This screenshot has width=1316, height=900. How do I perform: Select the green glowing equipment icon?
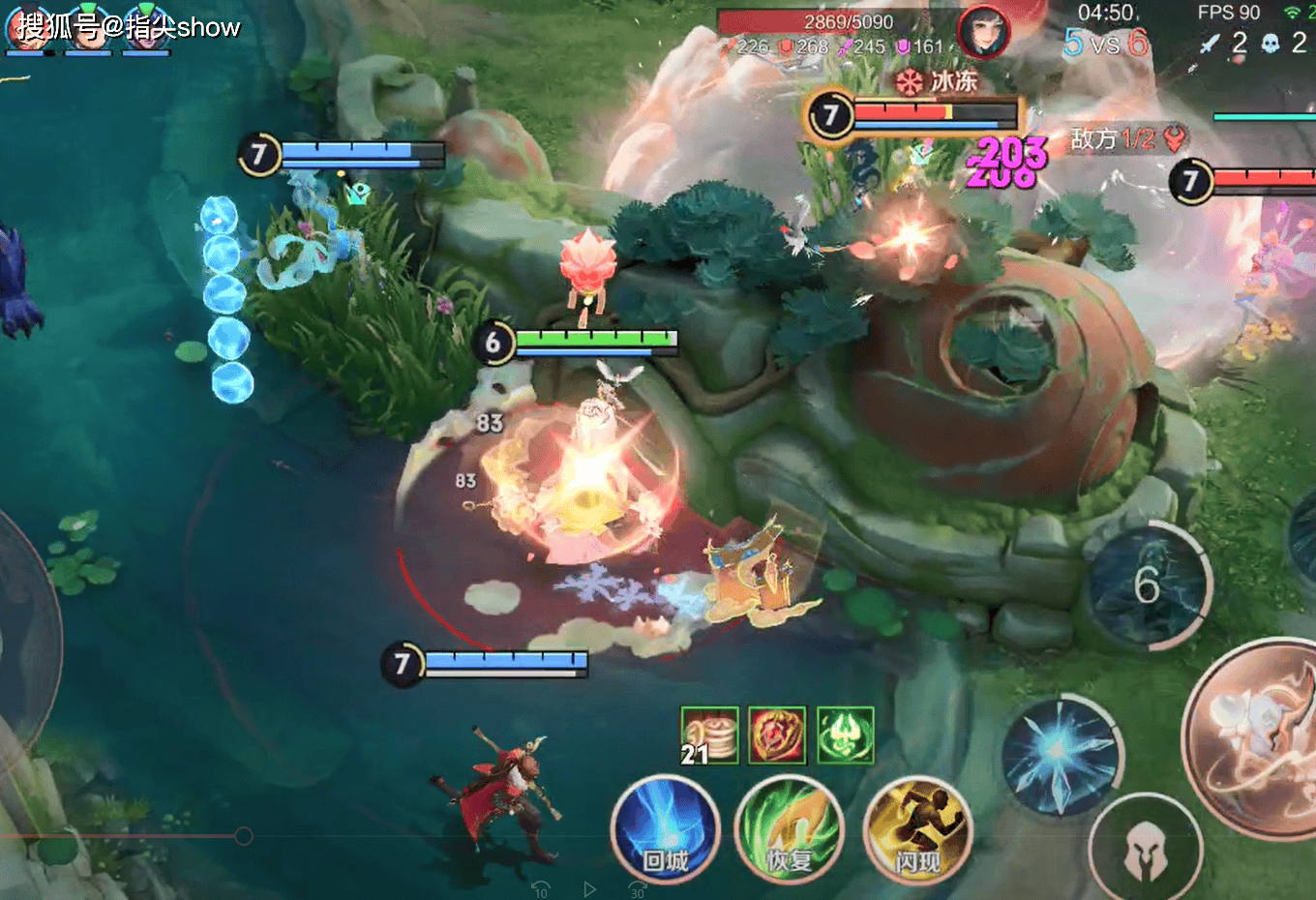[x=845, y=735]
